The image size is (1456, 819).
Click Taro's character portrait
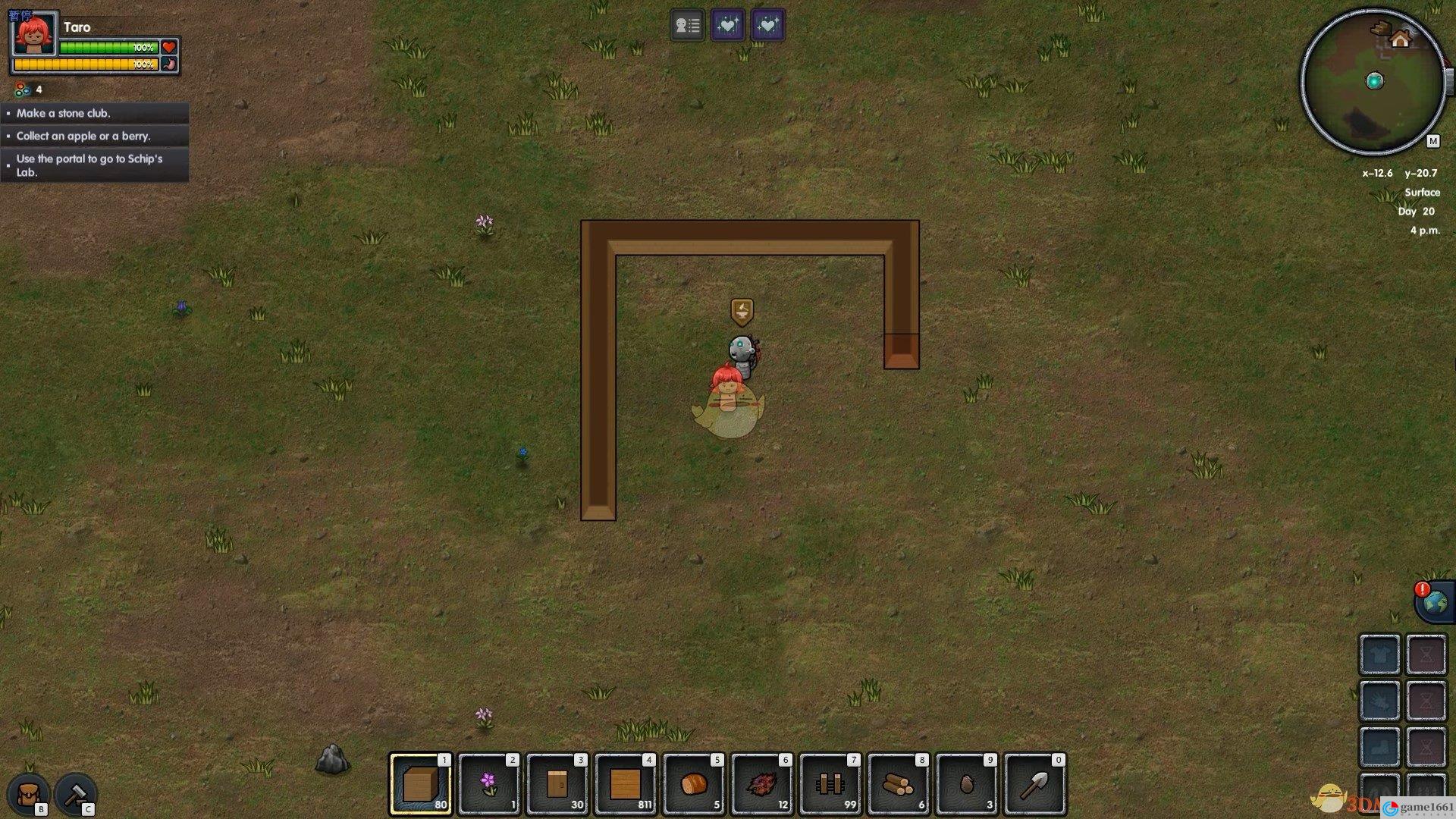tap(34, 34)
